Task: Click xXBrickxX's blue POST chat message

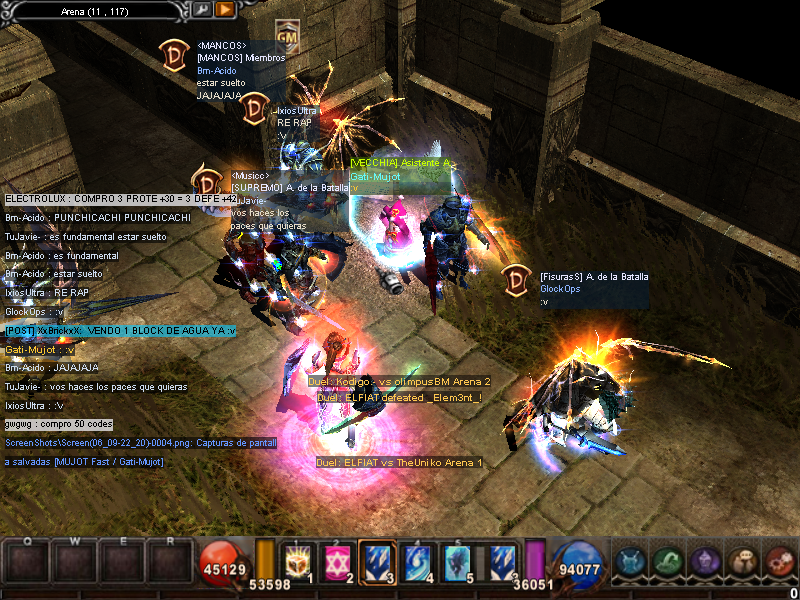Action: [x=120, y=331]
